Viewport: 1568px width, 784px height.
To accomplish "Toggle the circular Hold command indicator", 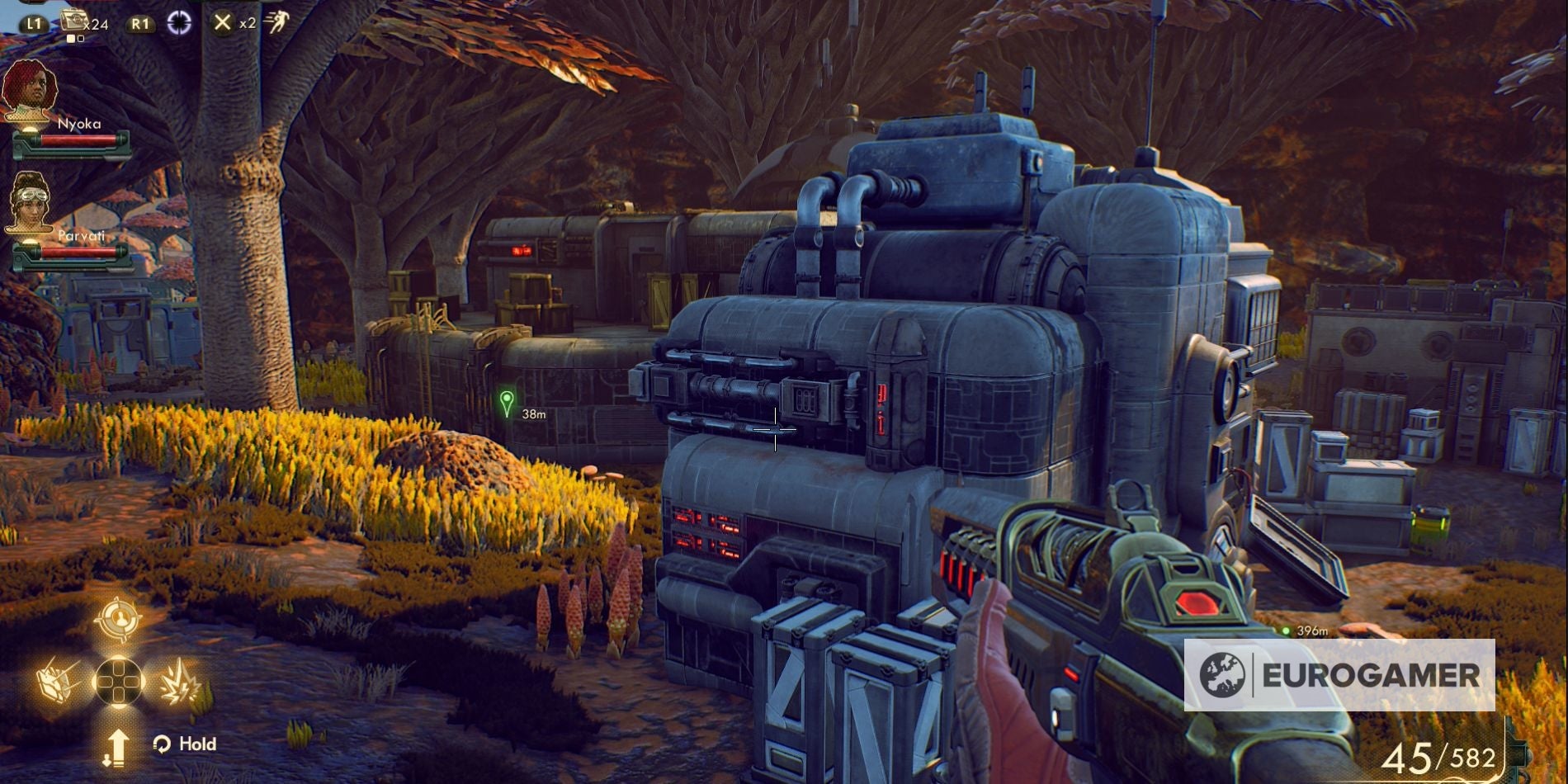I will (163, 743).
